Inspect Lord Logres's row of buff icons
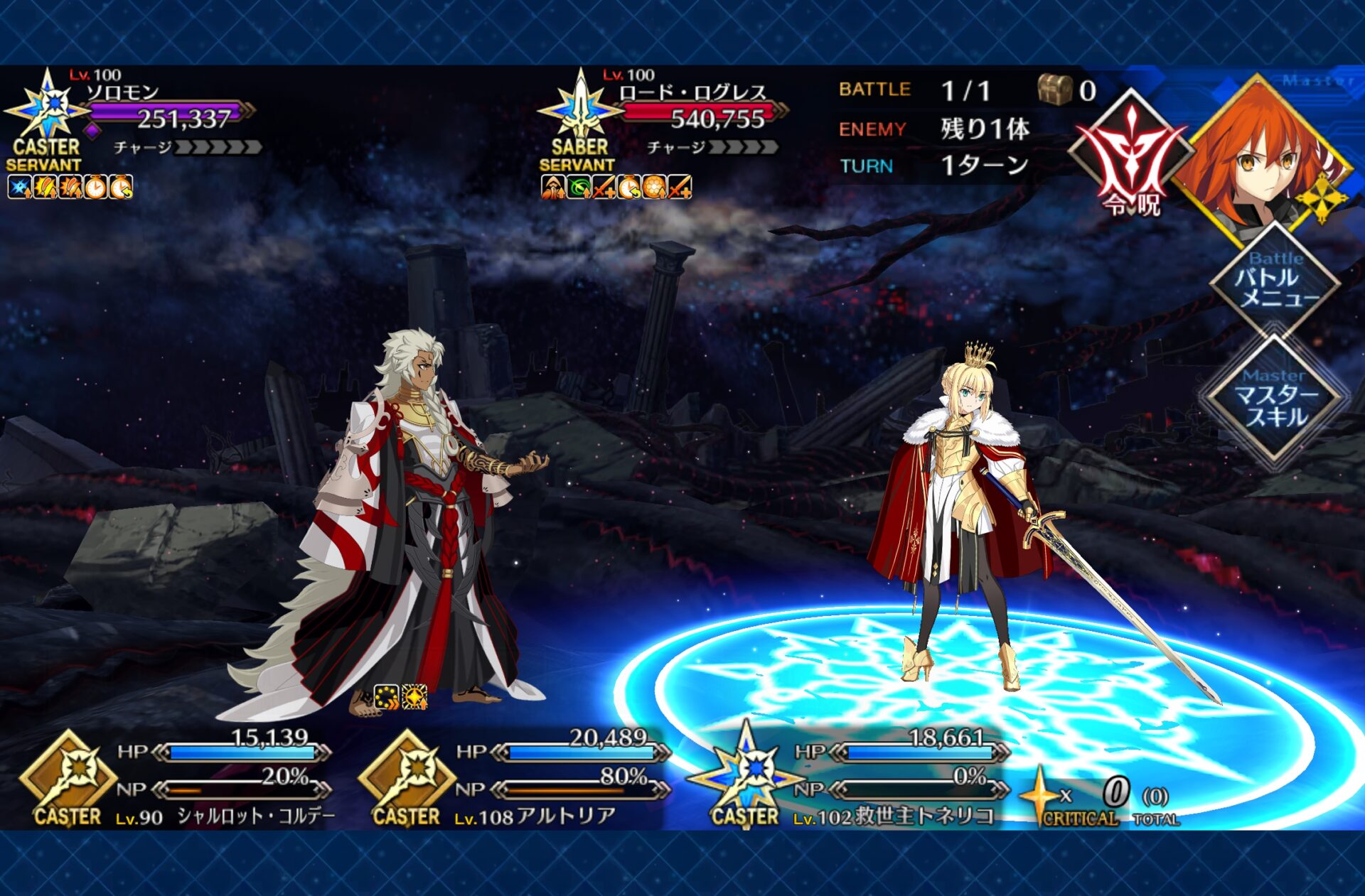The height and width of the screenshot is (896, 1365). pos(616,188)
